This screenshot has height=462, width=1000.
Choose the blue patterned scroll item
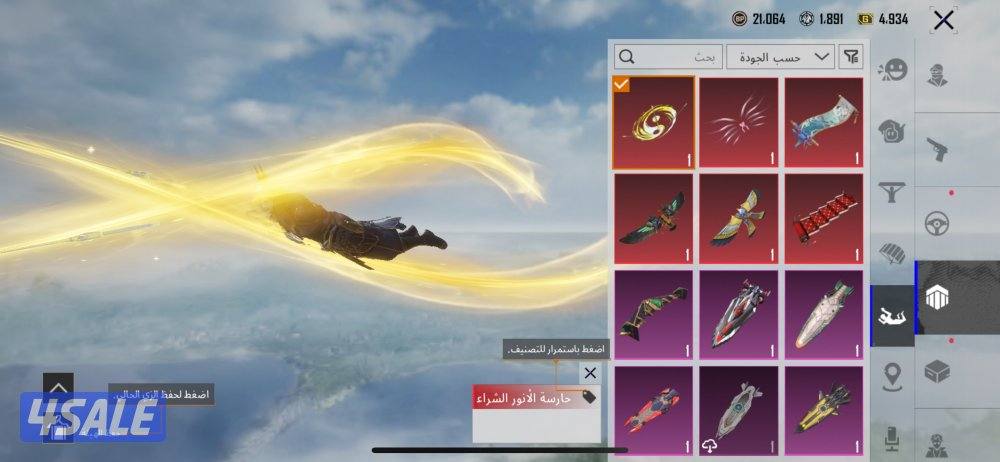coord(824,121)
